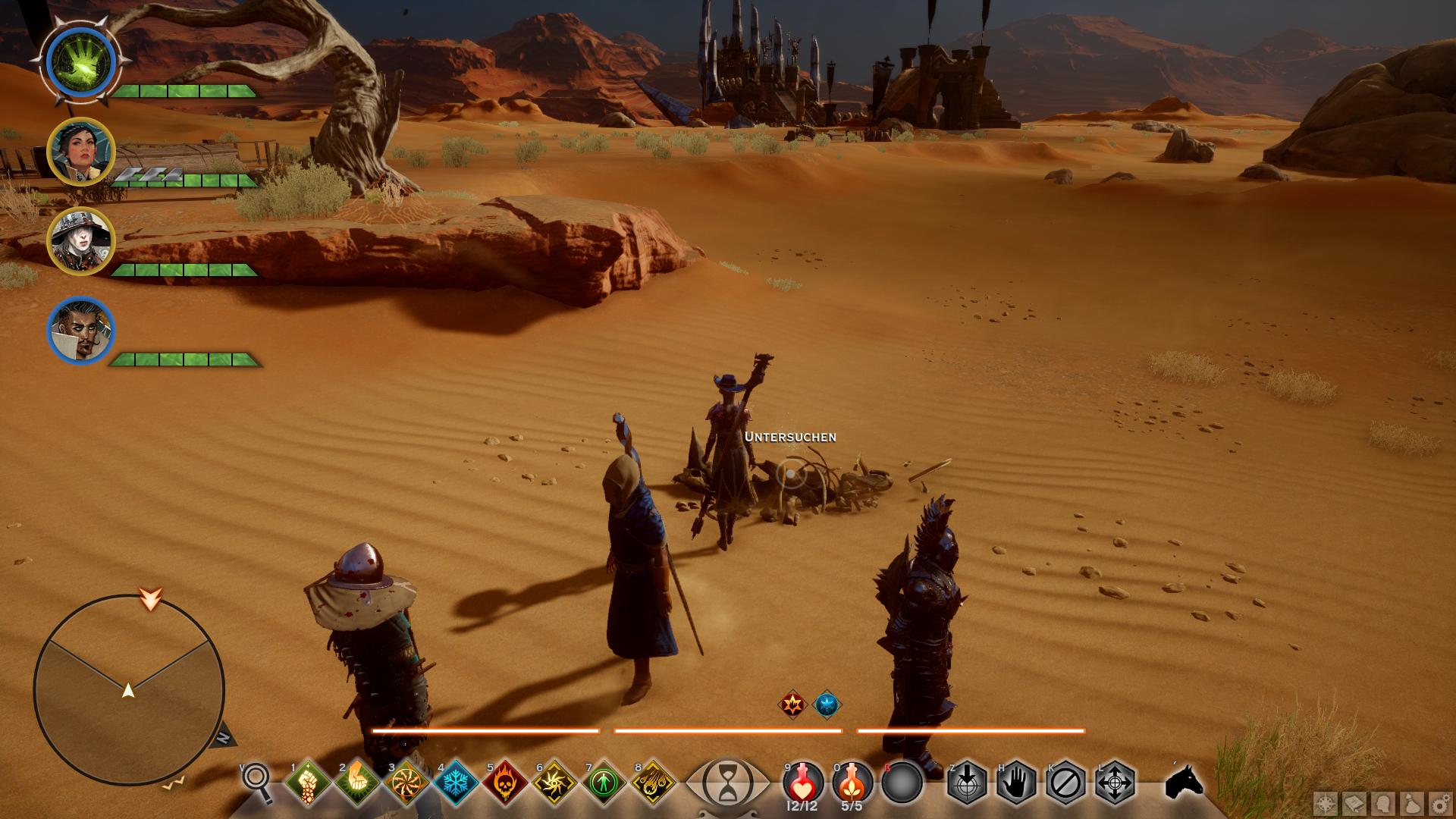Click the crossed-circle disengage command
Viewport: 1456px width, 819px height.
(x=1065, y=782)
